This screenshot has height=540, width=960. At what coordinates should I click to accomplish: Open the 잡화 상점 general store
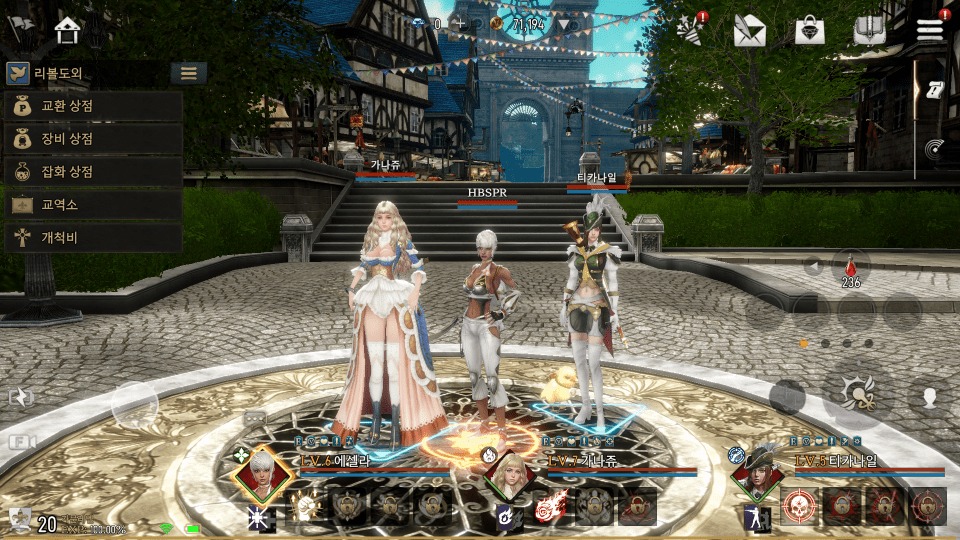coord(92,172)
